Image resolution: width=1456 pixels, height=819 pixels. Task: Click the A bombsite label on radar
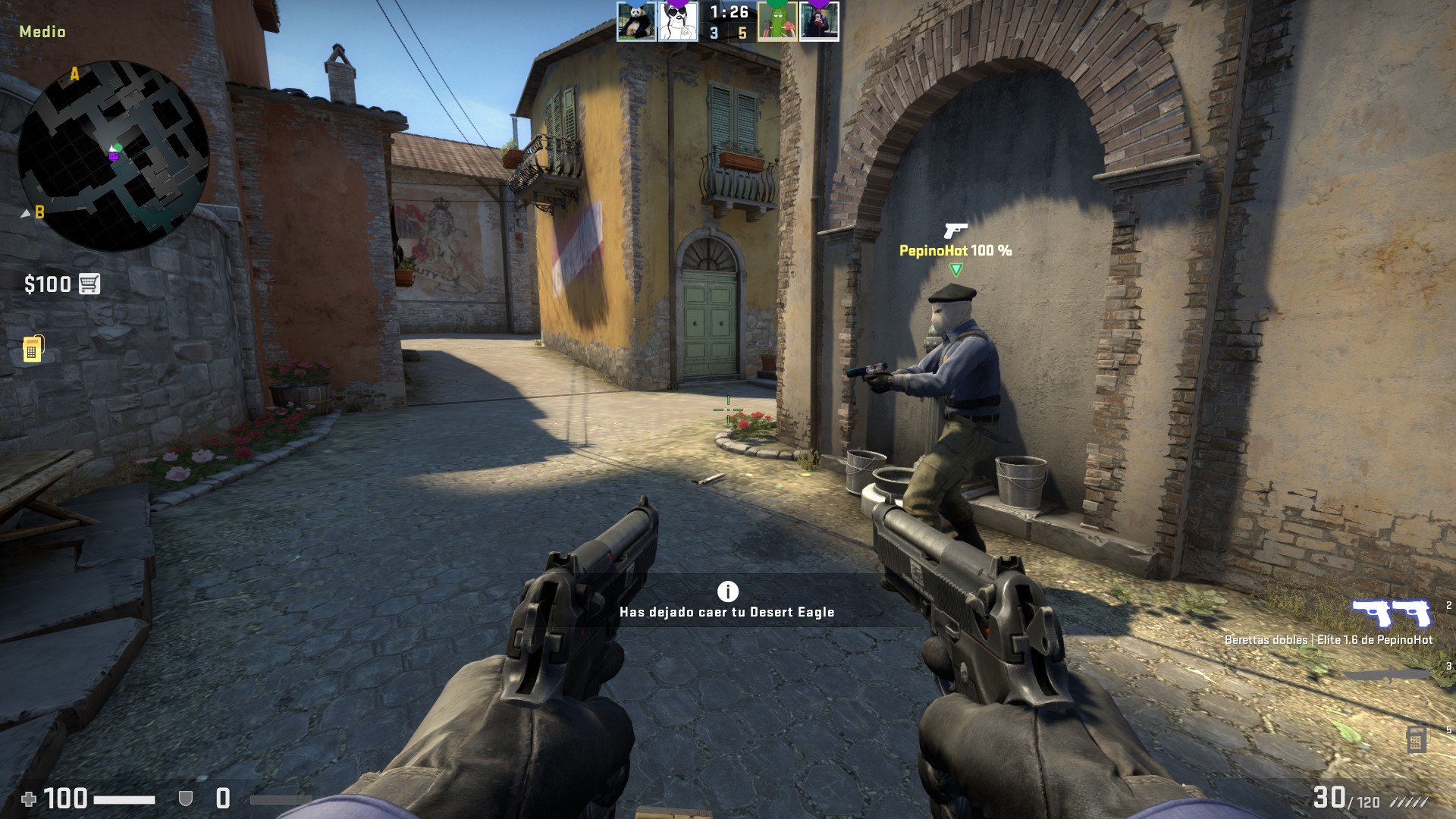74,74
